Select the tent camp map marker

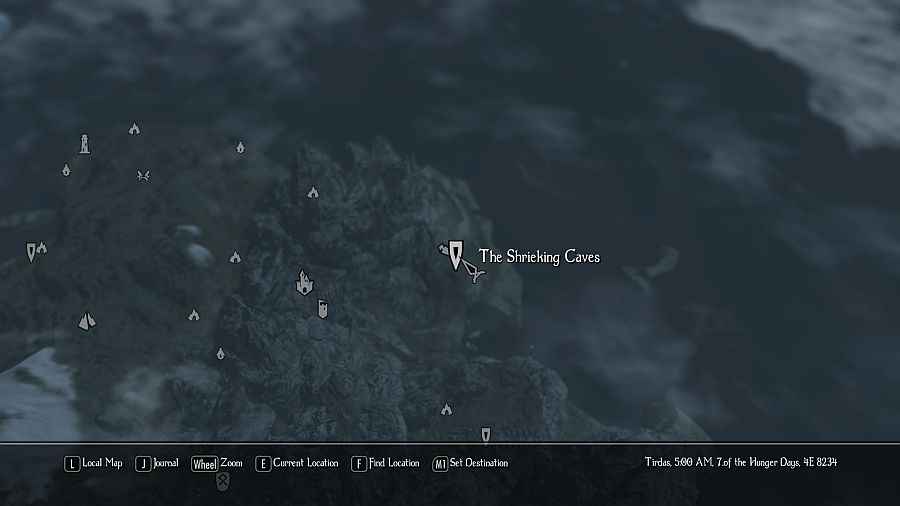[87, 321]
